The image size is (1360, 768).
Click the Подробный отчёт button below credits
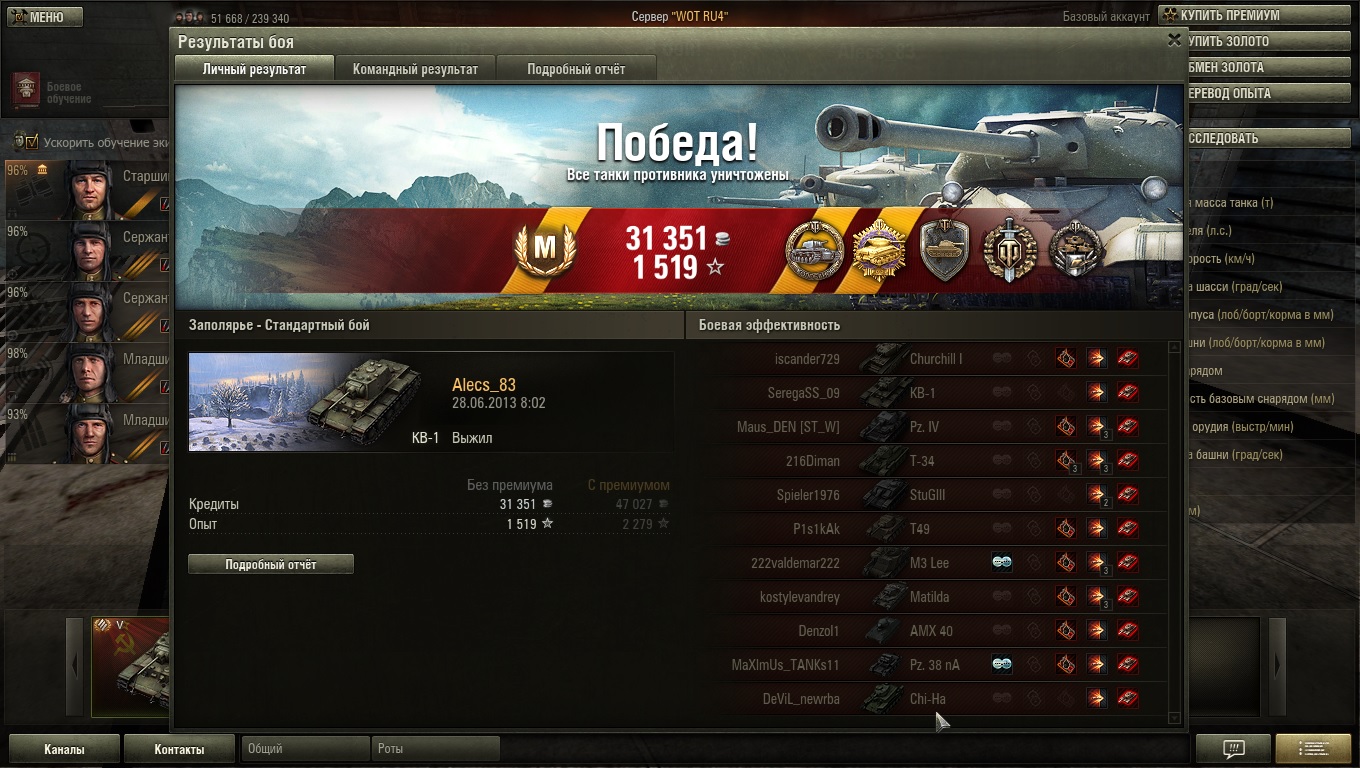click(271, 565)
